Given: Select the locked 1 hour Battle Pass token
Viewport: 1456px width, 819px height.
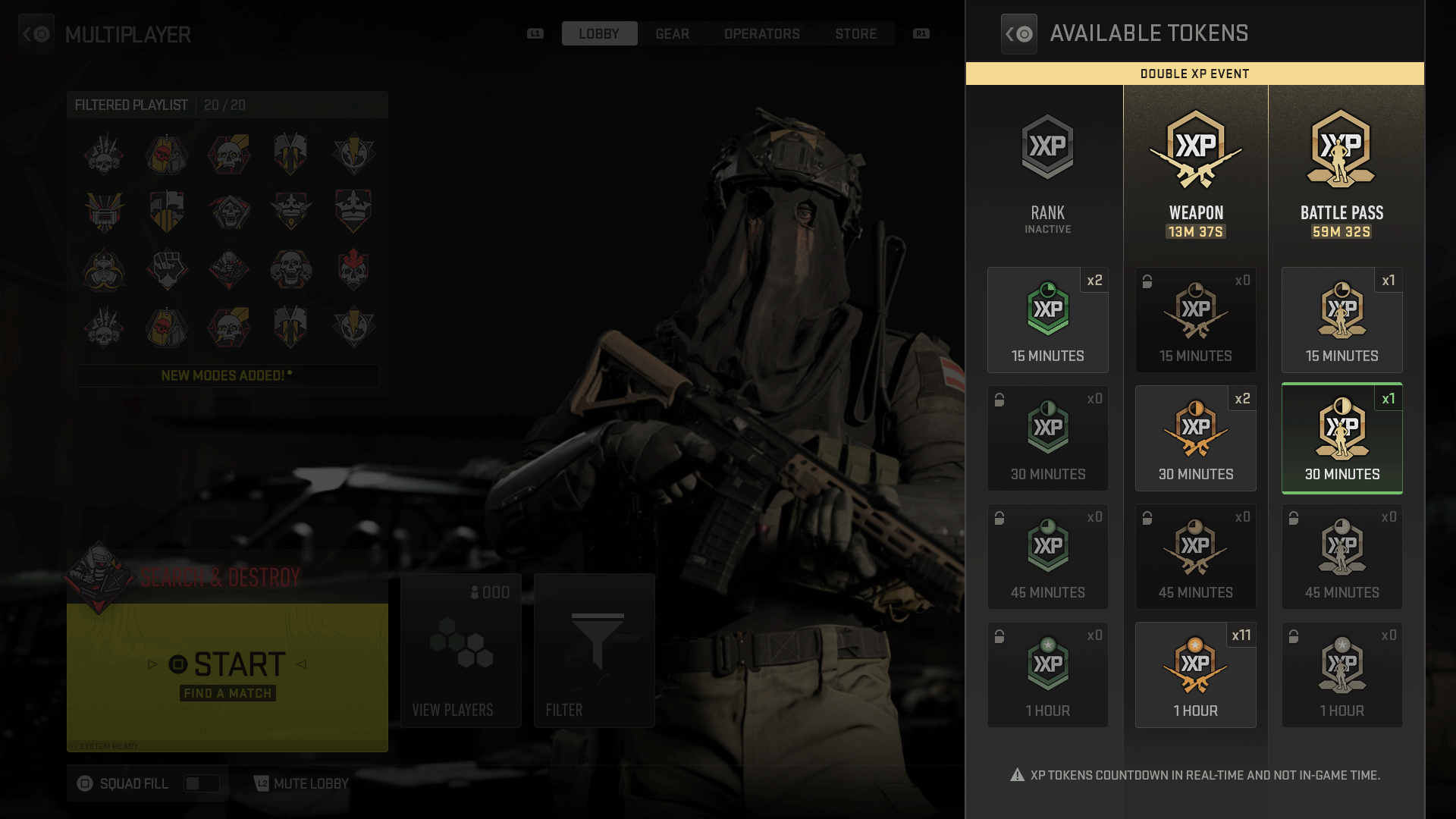Looking at the screenshot, I should pyautogui.click(x=1341, y=675).
